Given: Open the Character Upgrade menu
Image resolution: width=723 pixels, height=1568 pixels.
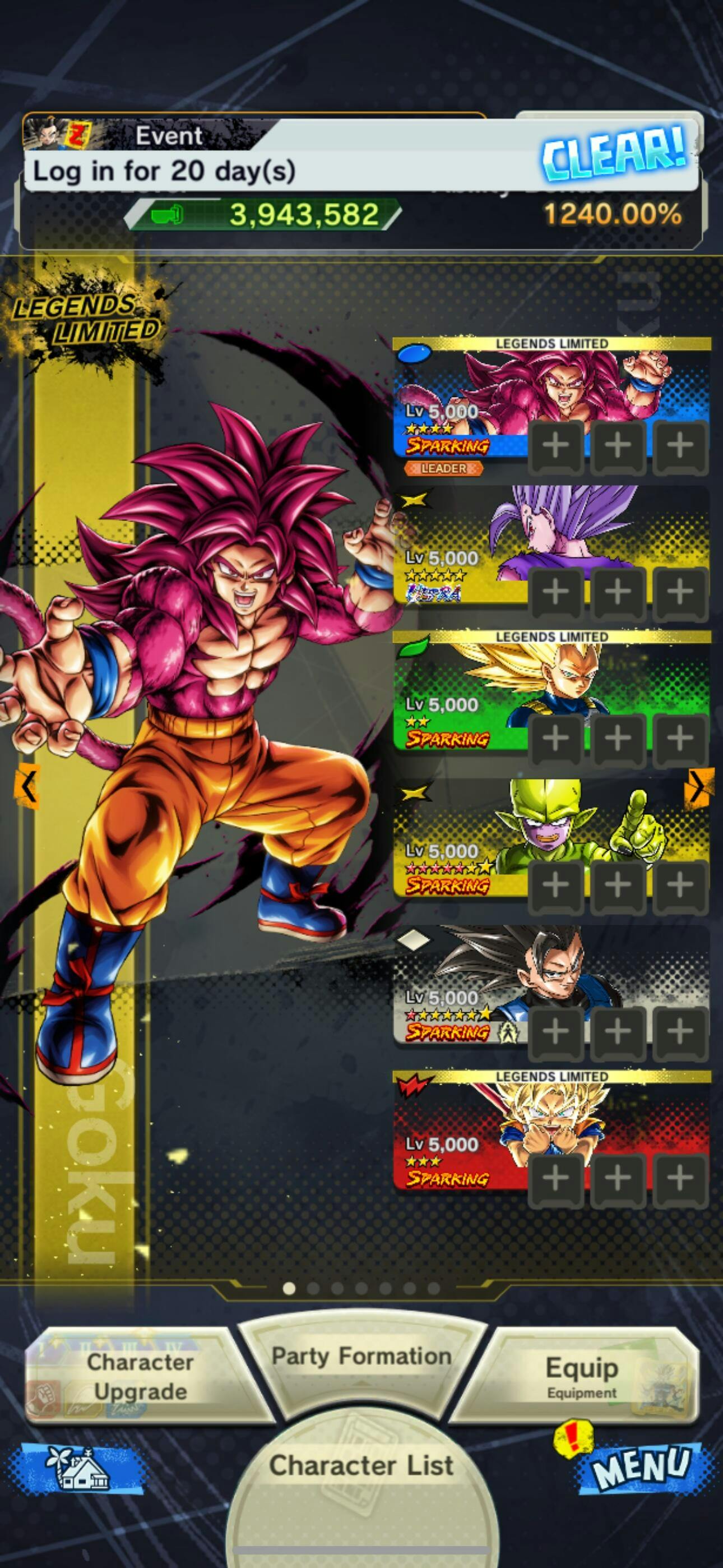Looking at the screenshot, I should [139, 1376].
